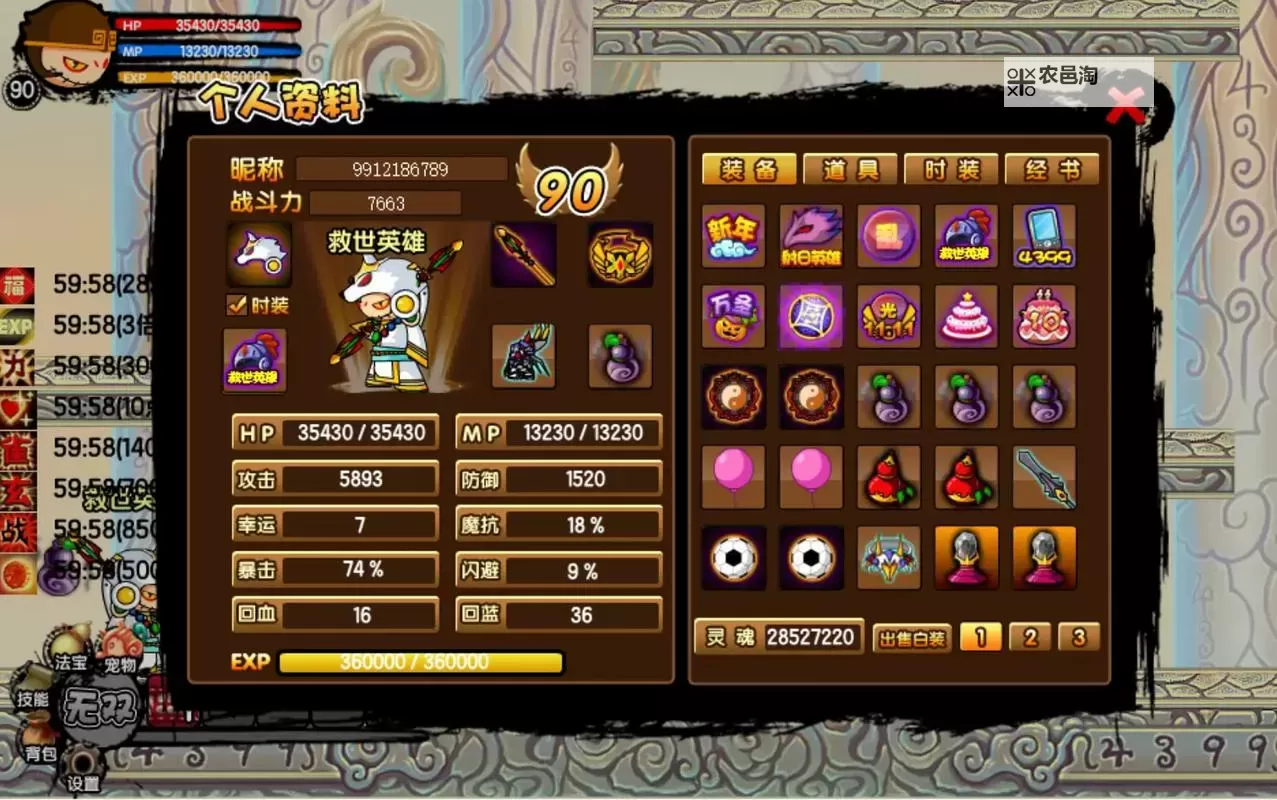1277x800 pixels.
Task: Show the 时装 tab
Action: pos(951,170)
